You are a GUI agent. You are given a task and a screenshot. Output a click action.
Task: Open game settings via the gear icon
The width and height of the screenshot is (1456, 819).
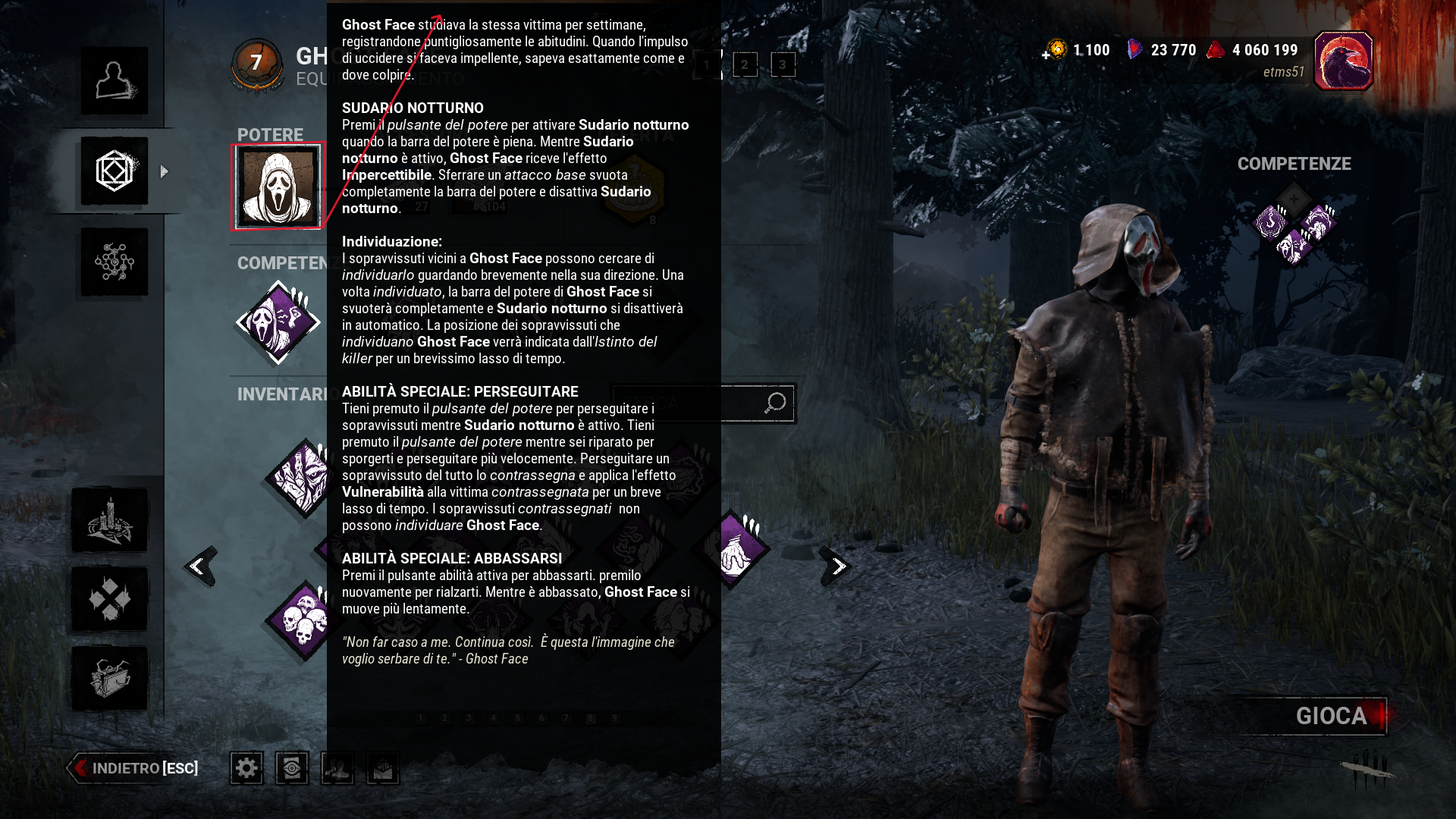(246, 767)
